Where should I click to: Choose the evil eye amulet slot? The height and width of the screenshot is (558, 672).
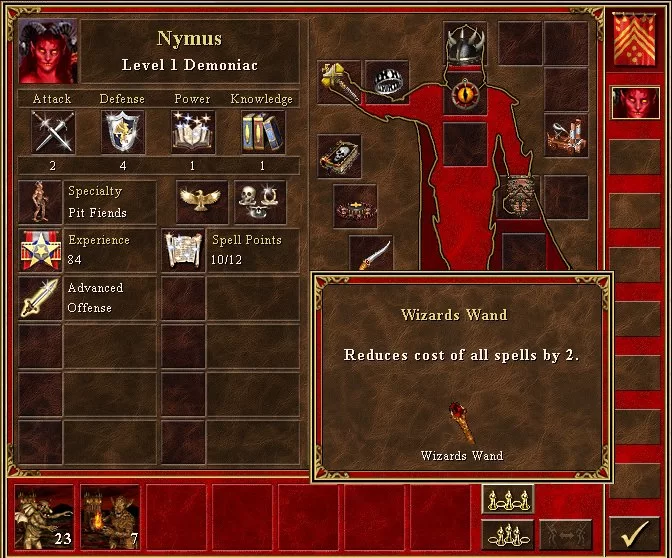point(465,93)
